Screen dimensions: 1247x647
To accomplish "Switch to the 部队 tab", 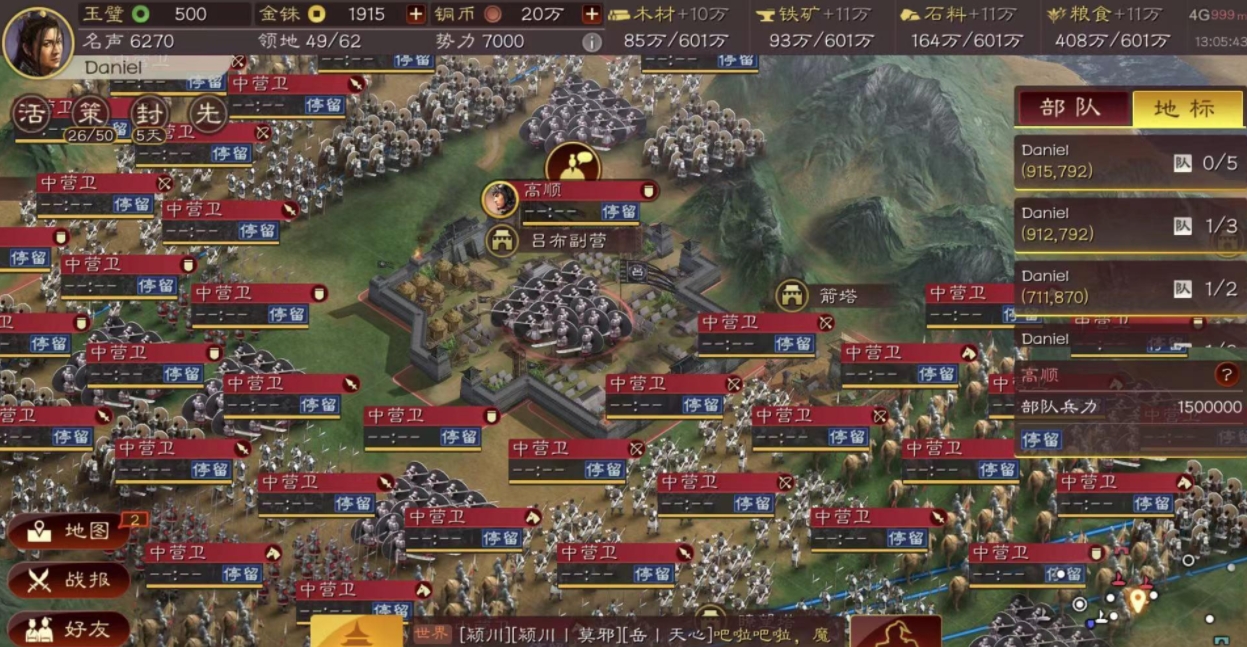I will pyautogui.click(x=1072, y=108).
